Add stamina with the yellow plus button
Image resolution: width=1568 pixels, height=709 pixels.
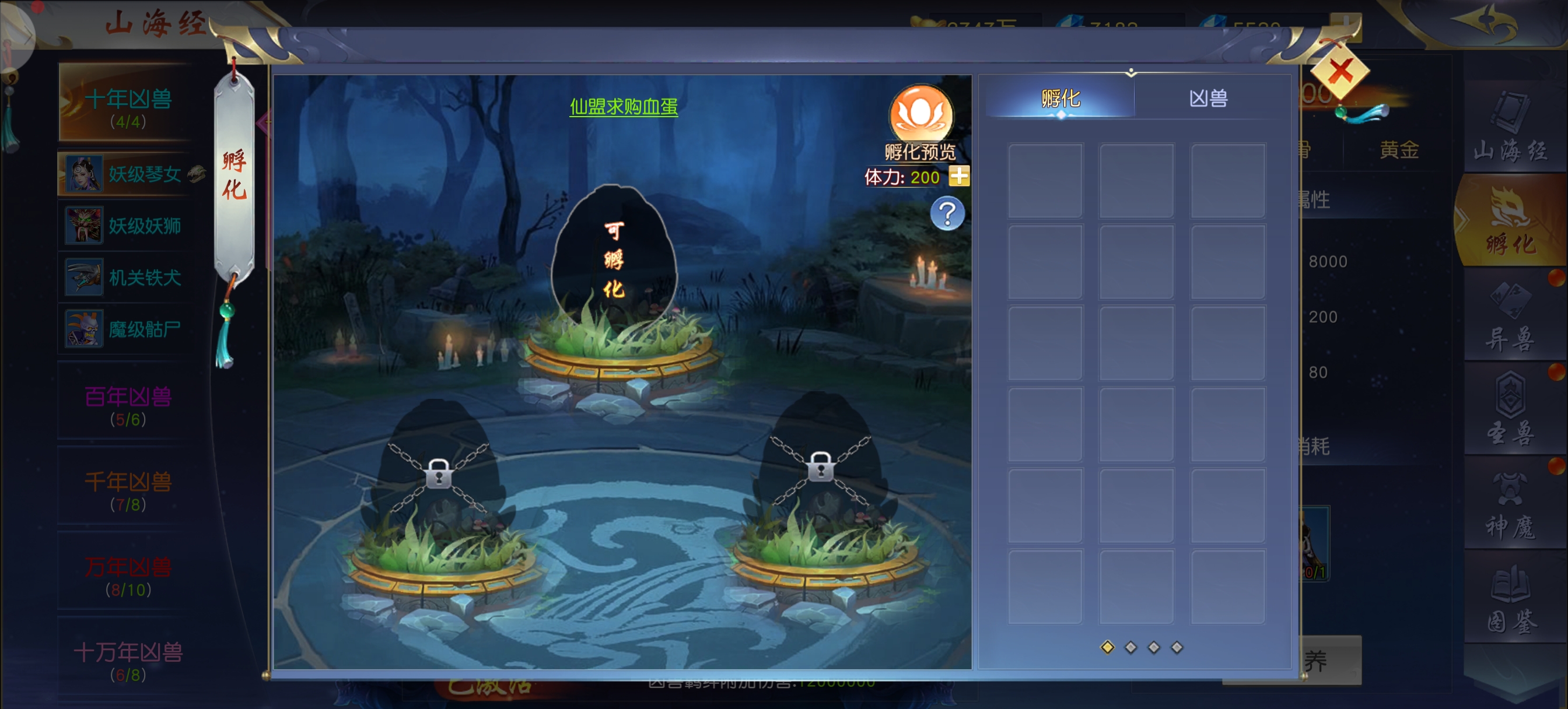(958, 177)
